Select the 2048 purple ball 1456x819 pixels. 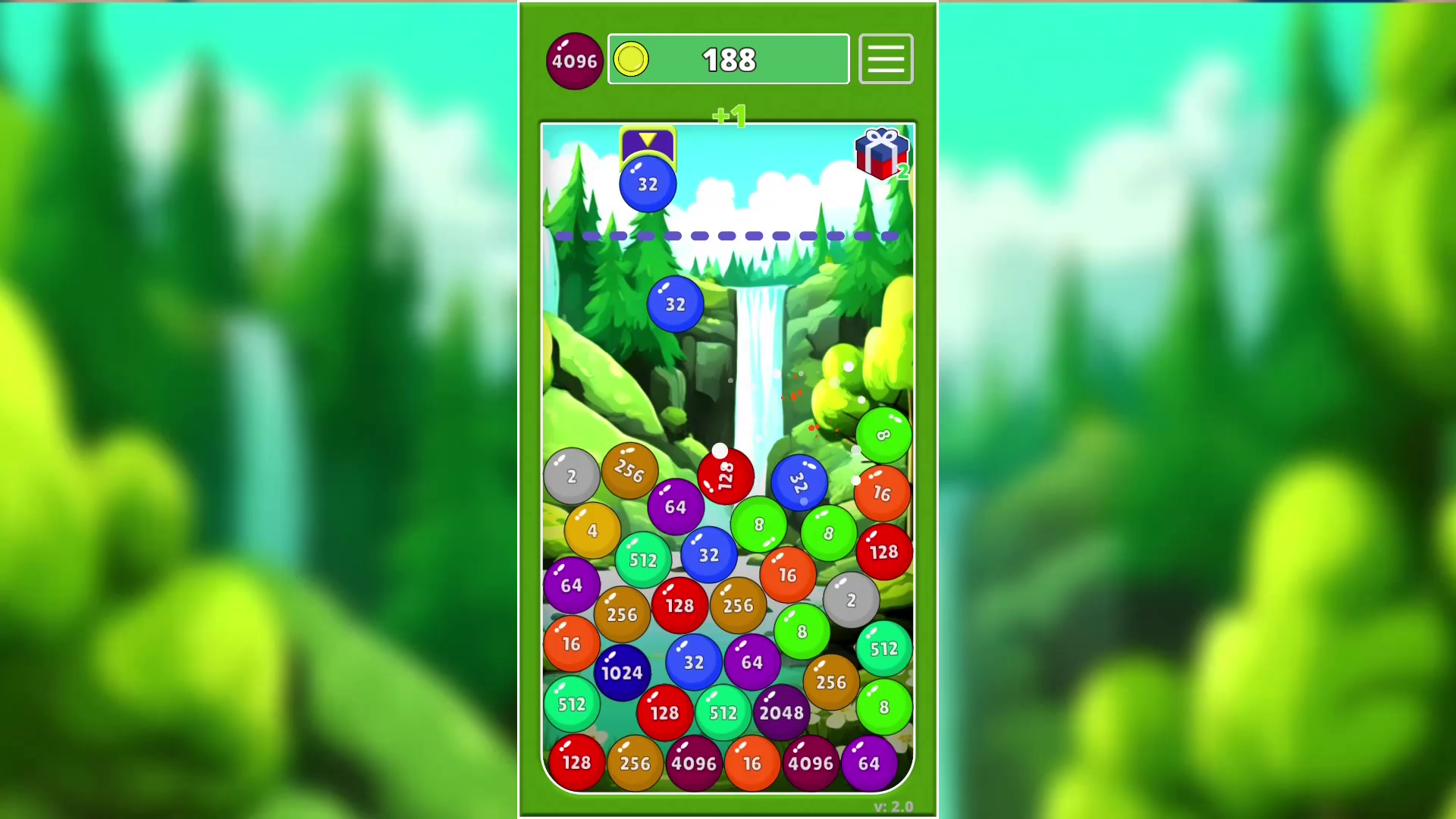[x=782, y=712]
